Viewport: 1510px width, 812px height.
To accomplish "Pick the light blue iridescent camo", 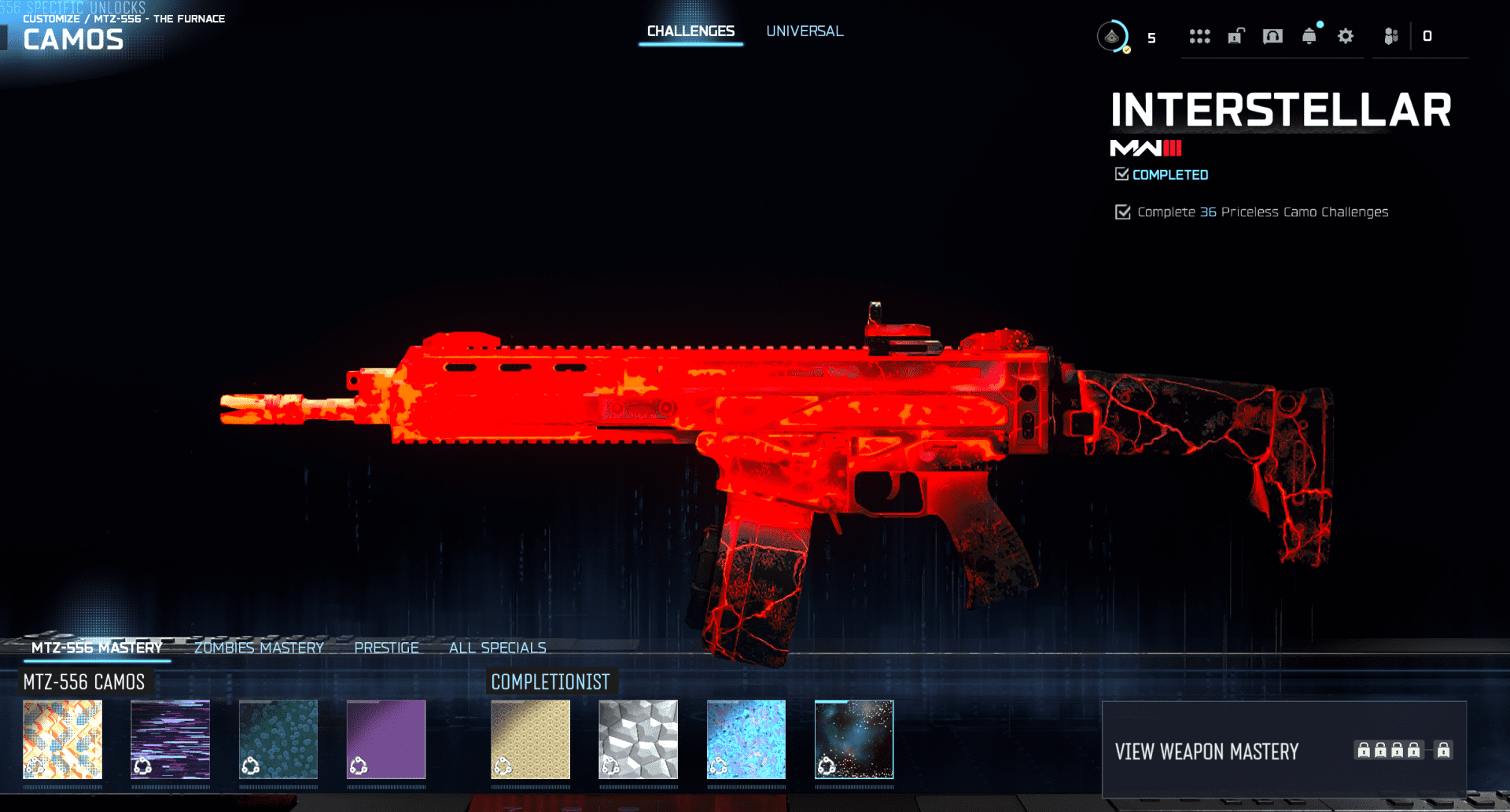I will pos(746,740).
